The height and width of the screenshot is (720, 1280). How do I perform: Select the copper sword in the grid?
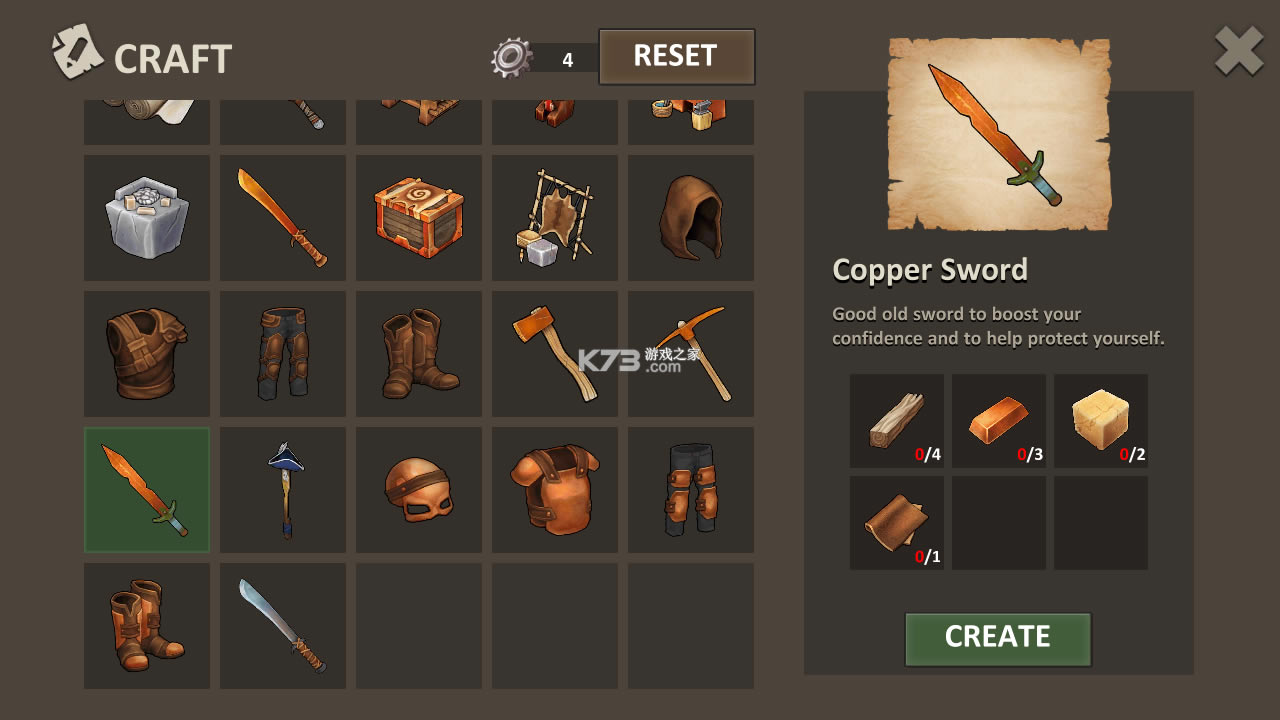click(x=147, y=490)
